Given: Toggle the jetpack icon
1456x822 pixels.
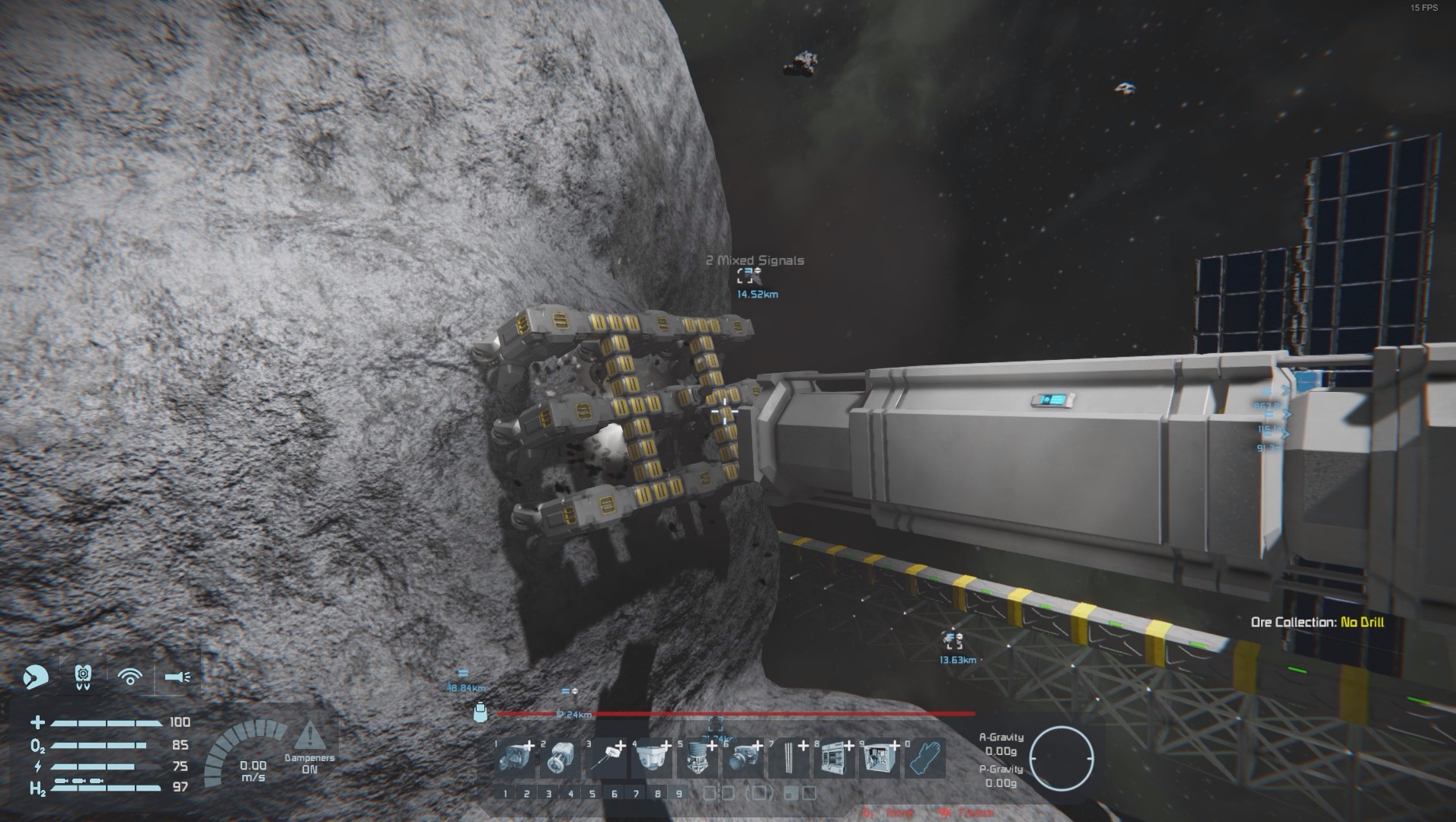Looking at the screenshot, I should click(x=84, y=676).
